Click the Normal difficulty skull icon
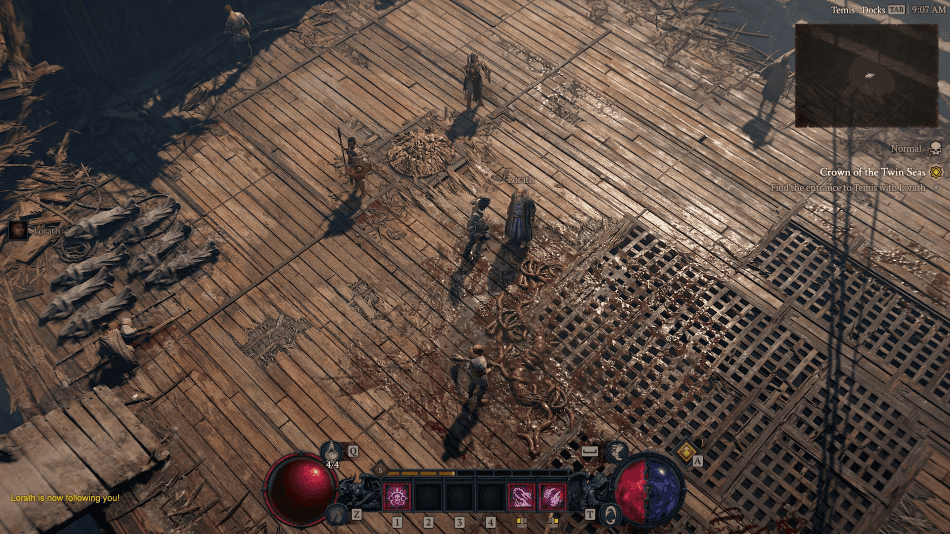This screenshot has height=534, width=950. point(936,149)
